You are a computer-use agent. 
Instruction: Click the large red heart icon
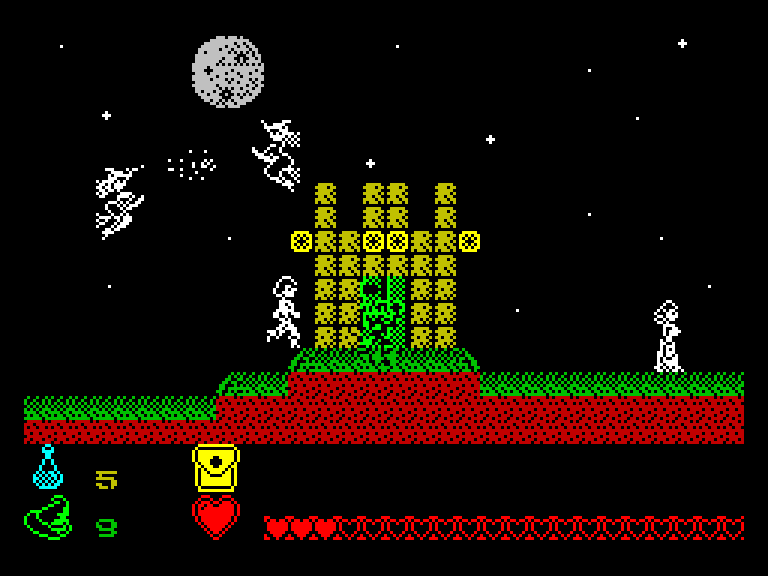click(x=215, y=518)
